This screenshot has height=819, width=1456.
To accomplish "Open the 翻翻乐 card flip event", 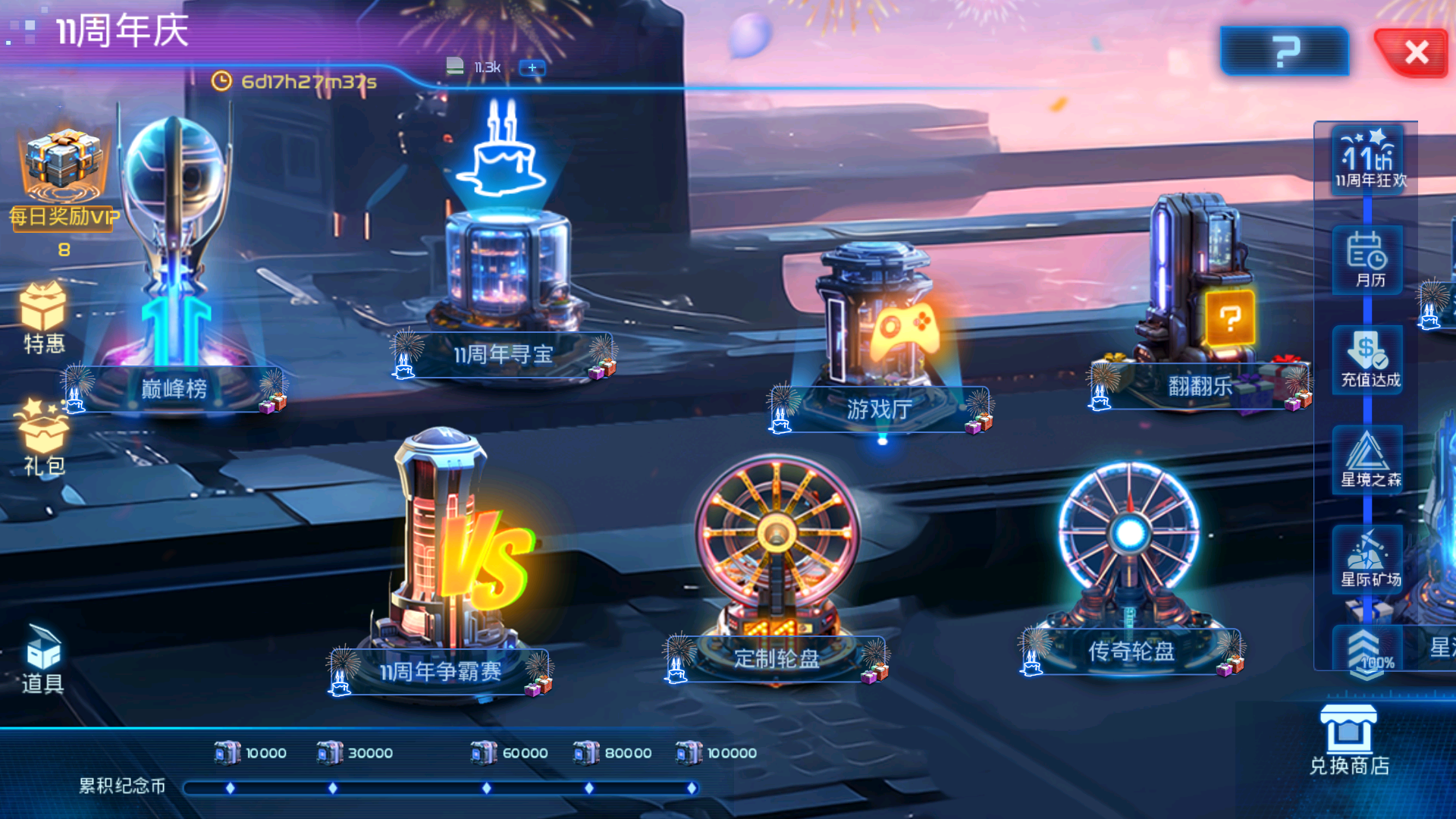I will (x=1200, y=386).
